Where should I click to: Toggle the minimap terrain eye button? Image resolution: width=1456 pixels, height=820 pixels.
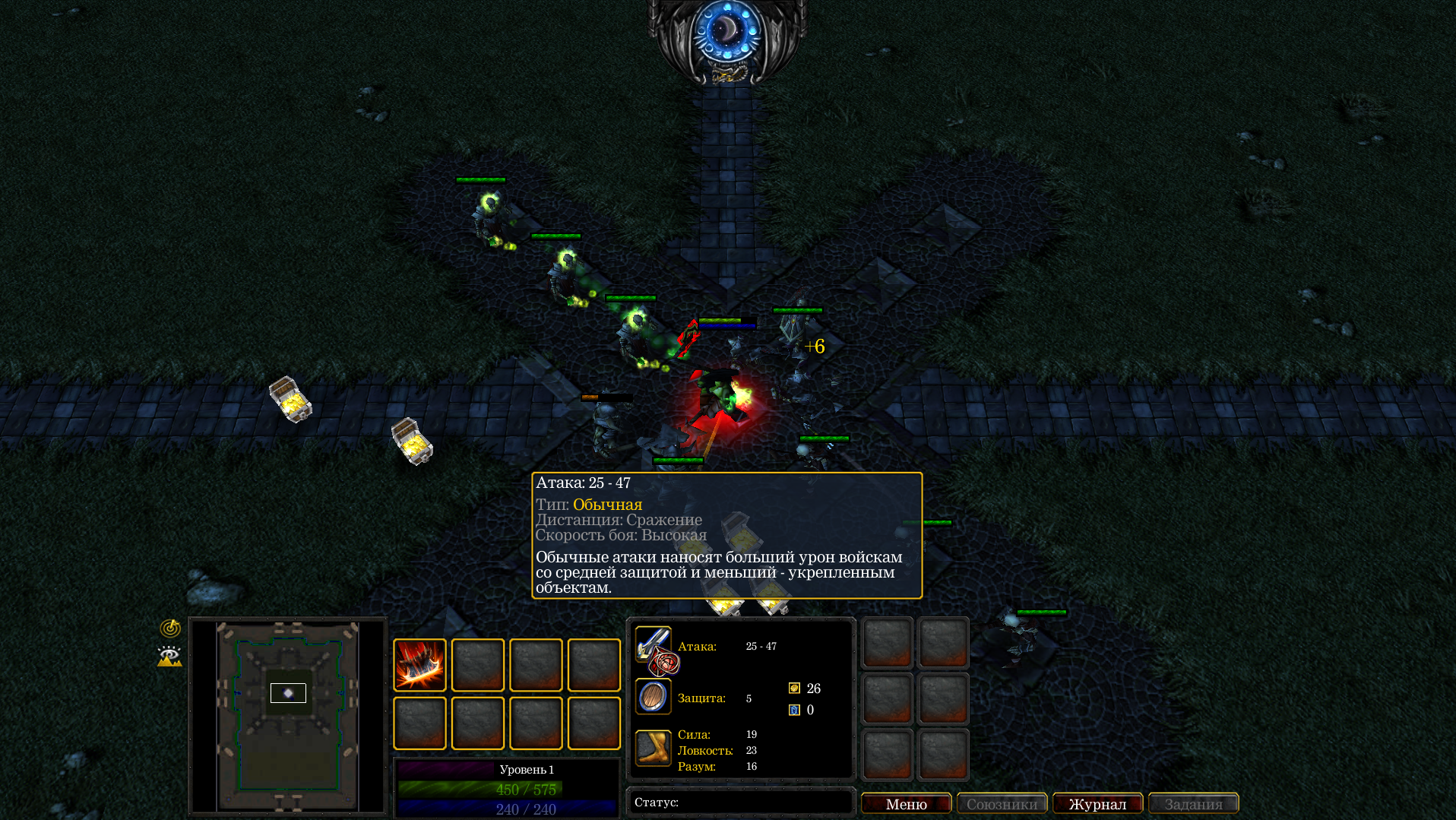(x=169, y=656)
